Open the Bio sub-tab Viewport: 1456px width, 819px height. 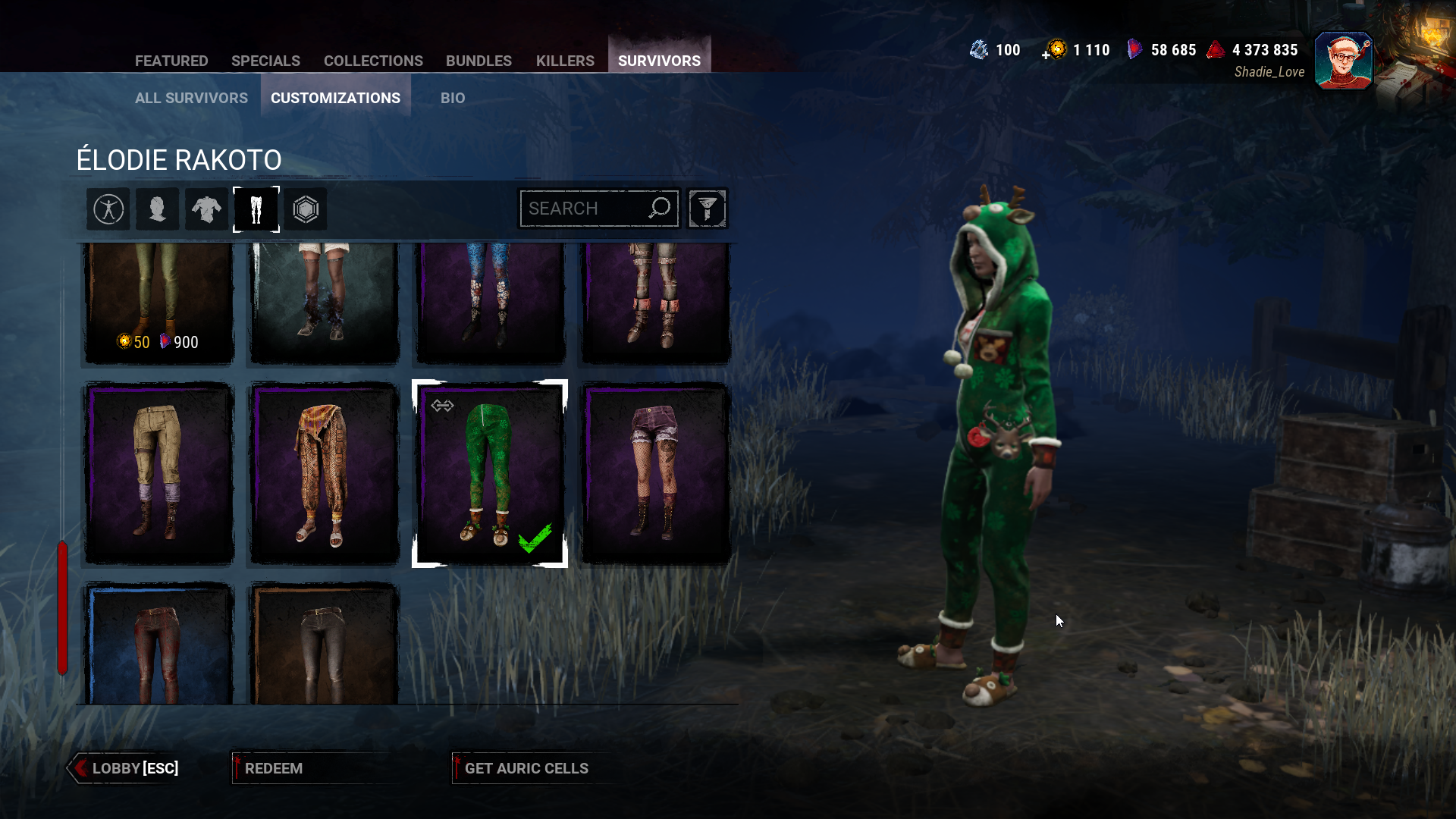coord(453,98)
